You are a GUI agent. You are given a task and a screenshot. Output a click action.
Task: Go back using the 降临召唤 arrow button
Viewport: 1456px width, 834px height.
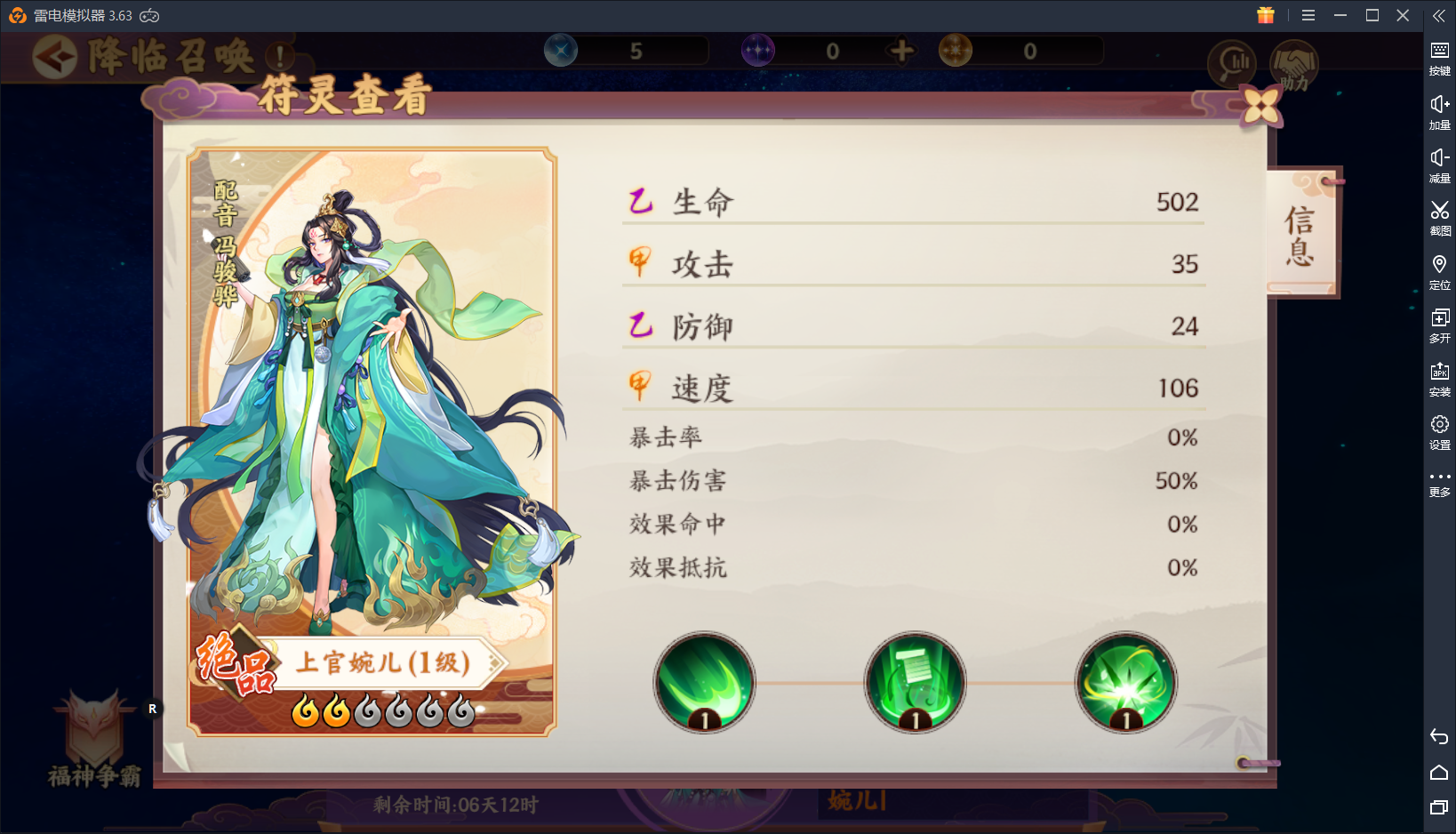pyautogui.click(x=55, y=57)
